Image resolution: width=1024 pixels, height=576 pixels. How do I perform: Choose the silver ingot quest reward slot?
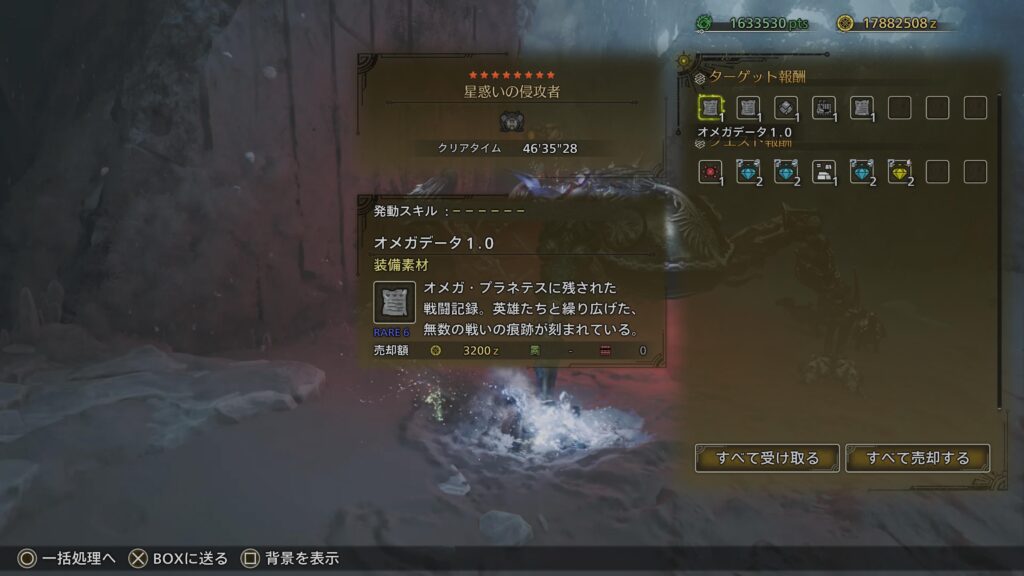[x=824, y=171]
